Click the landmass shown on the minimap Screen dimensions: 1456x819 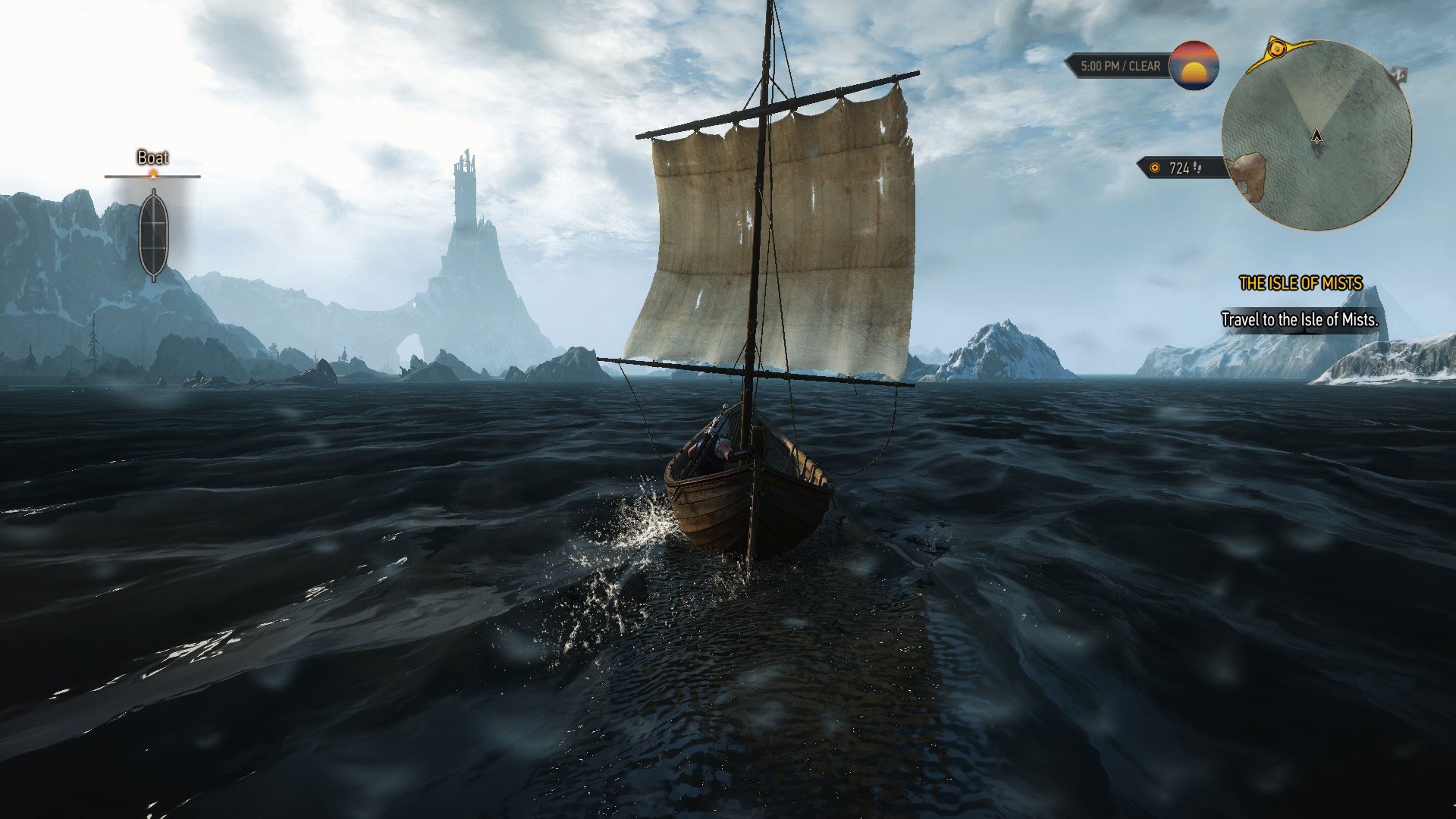(x=1247, y=174)
